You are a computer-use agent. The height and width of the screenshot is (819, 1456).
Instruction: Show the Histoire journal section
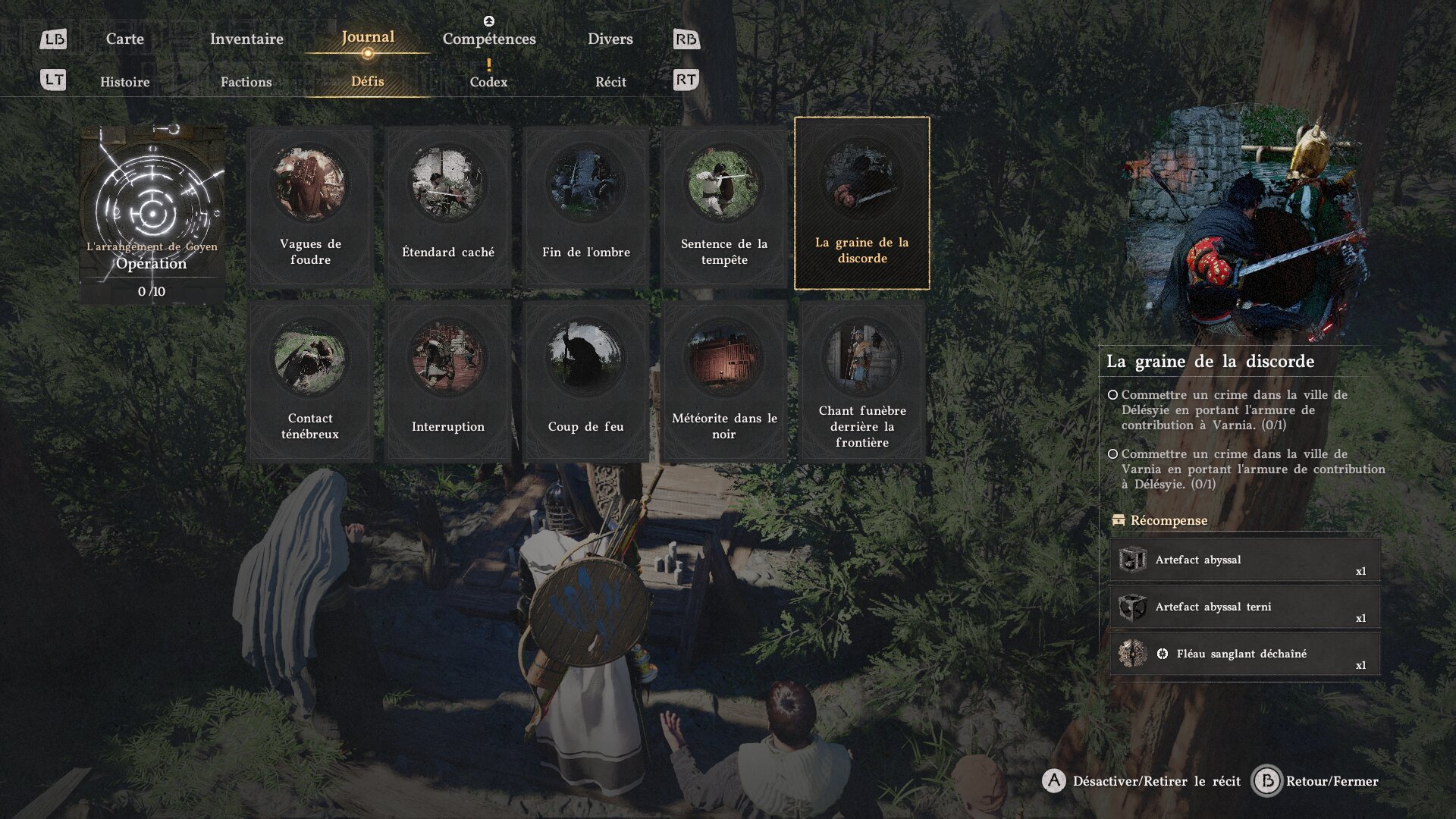pyautogui.click(x=125, y=82)
